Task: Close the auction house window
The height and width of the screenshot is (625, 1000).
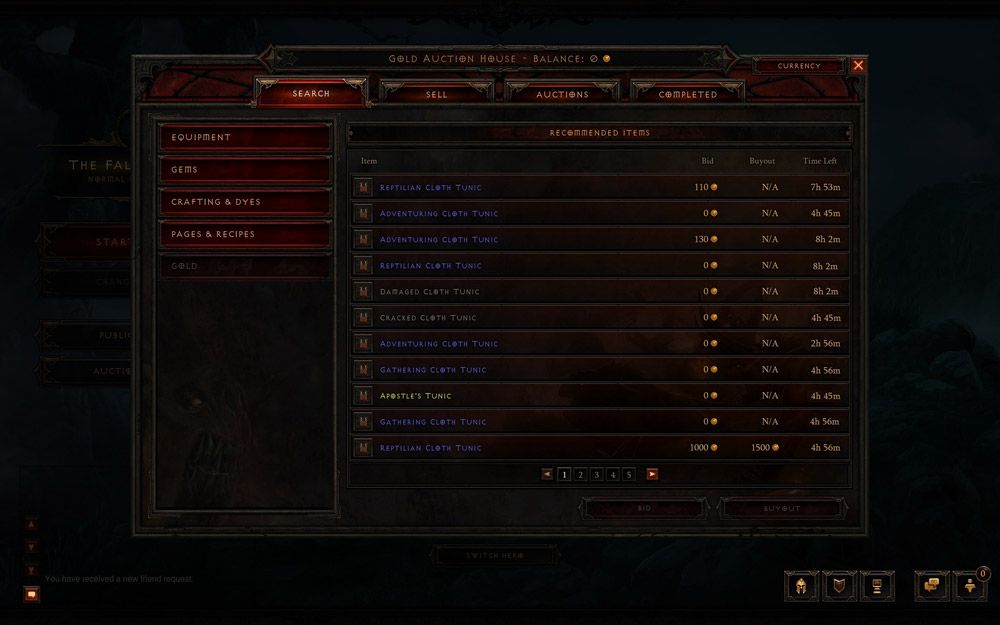Action: (x=858, y=65)
